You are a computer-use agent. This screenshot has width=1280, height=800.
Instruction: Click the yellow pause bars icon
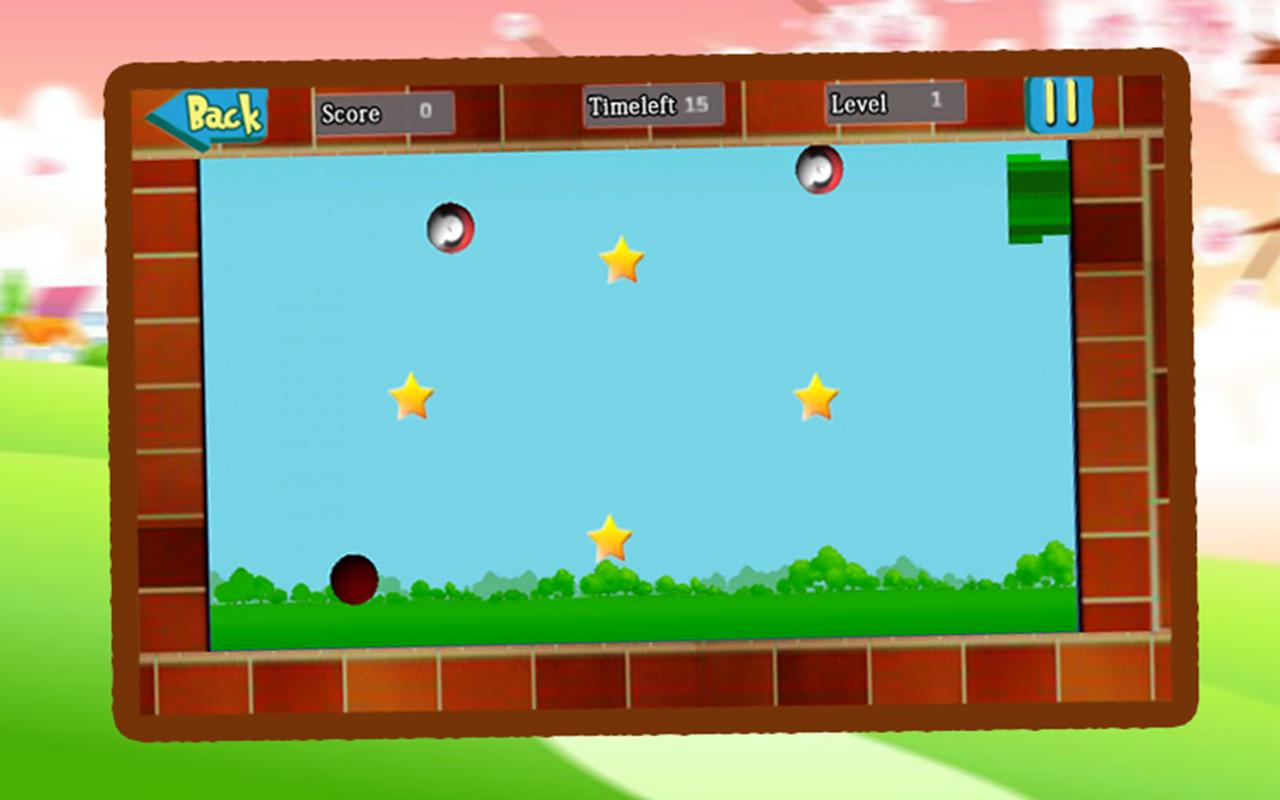point(1060,105)
